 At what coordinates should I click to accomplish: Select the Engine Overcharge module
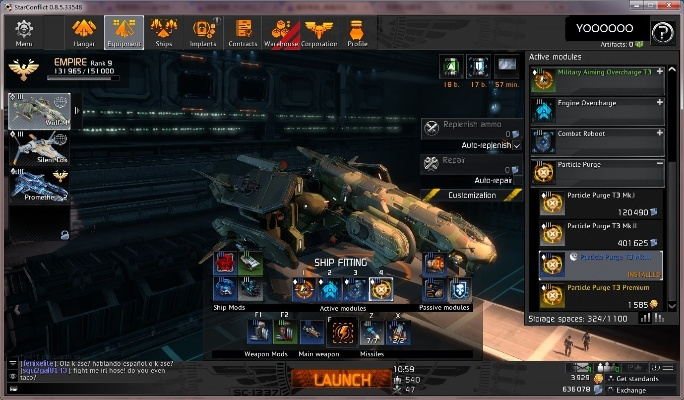coord(598,109)
